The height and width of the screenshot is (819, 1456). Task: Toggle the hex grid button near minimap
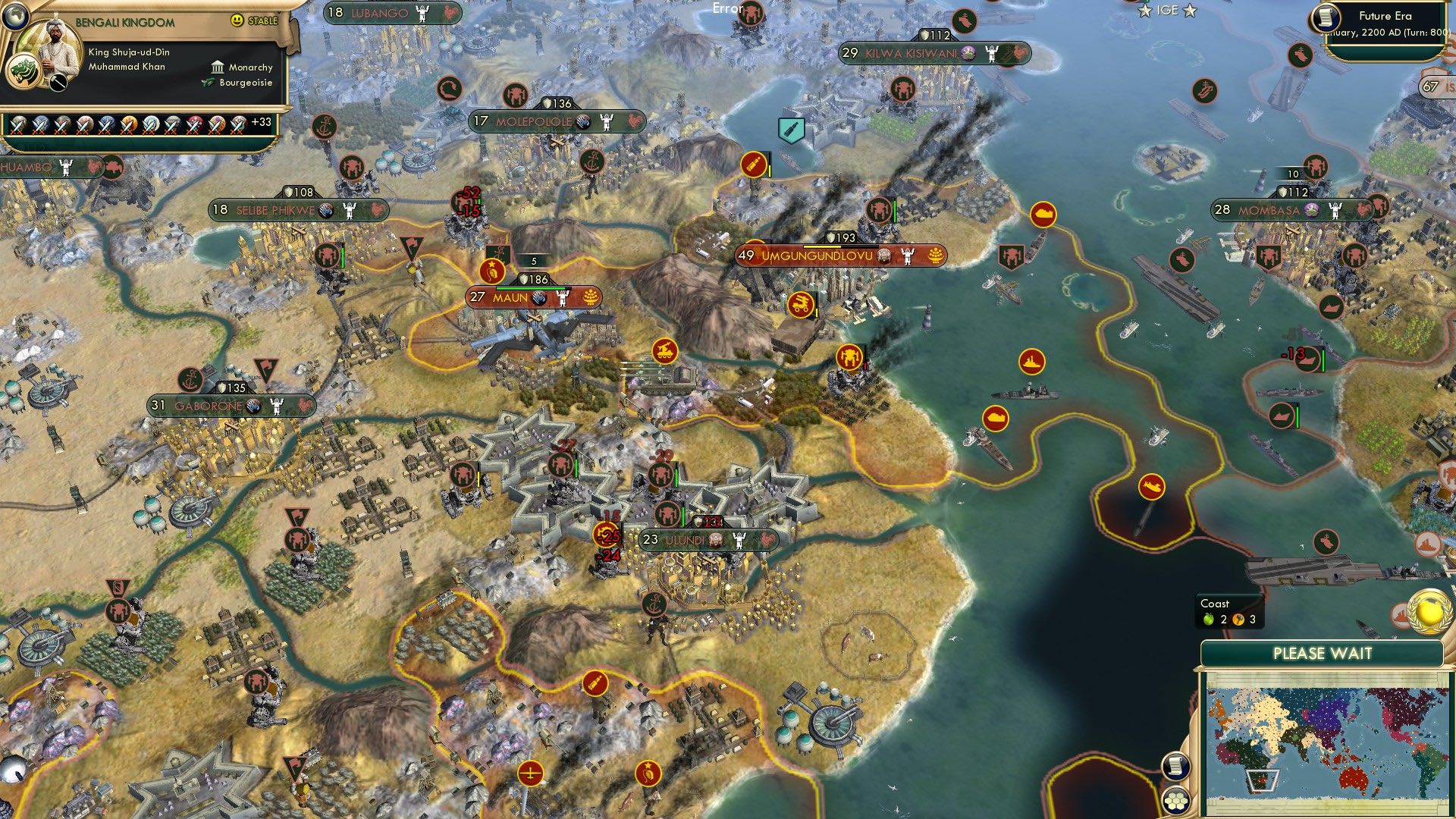coord(1175,800)
